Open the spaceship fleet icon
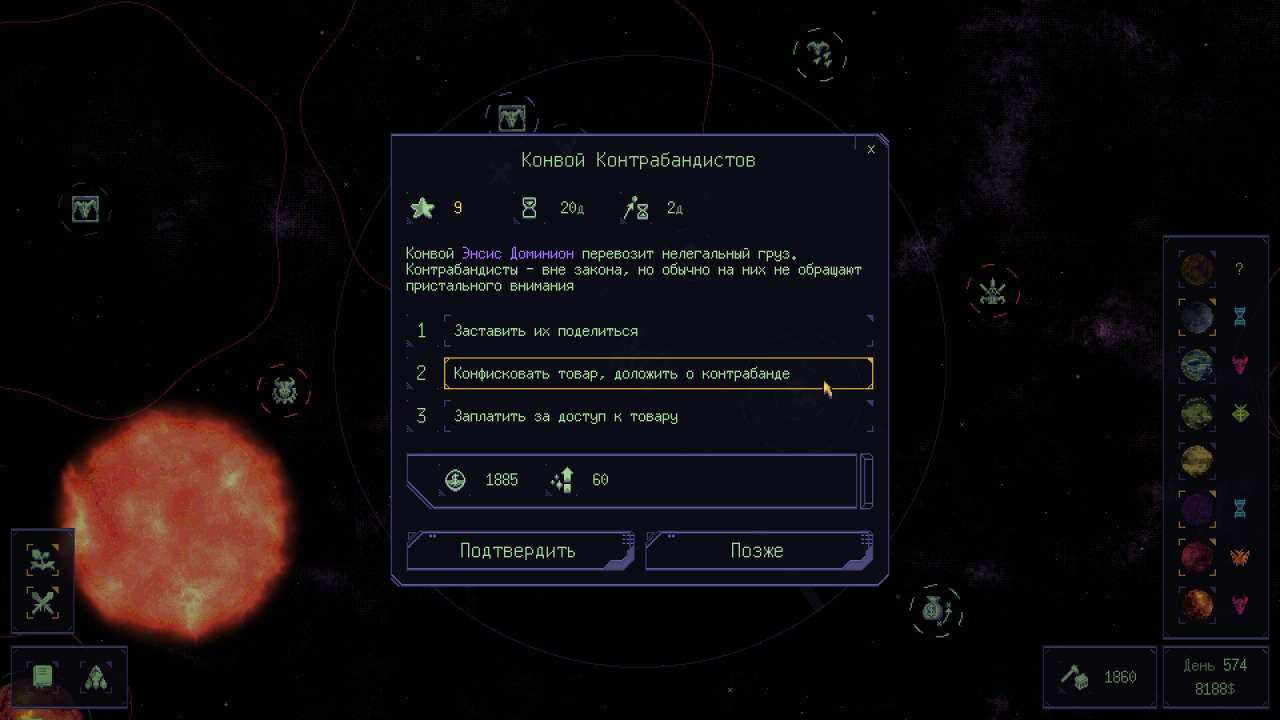This screenshot has width=1280, height=720. click(x=95, y=677)
